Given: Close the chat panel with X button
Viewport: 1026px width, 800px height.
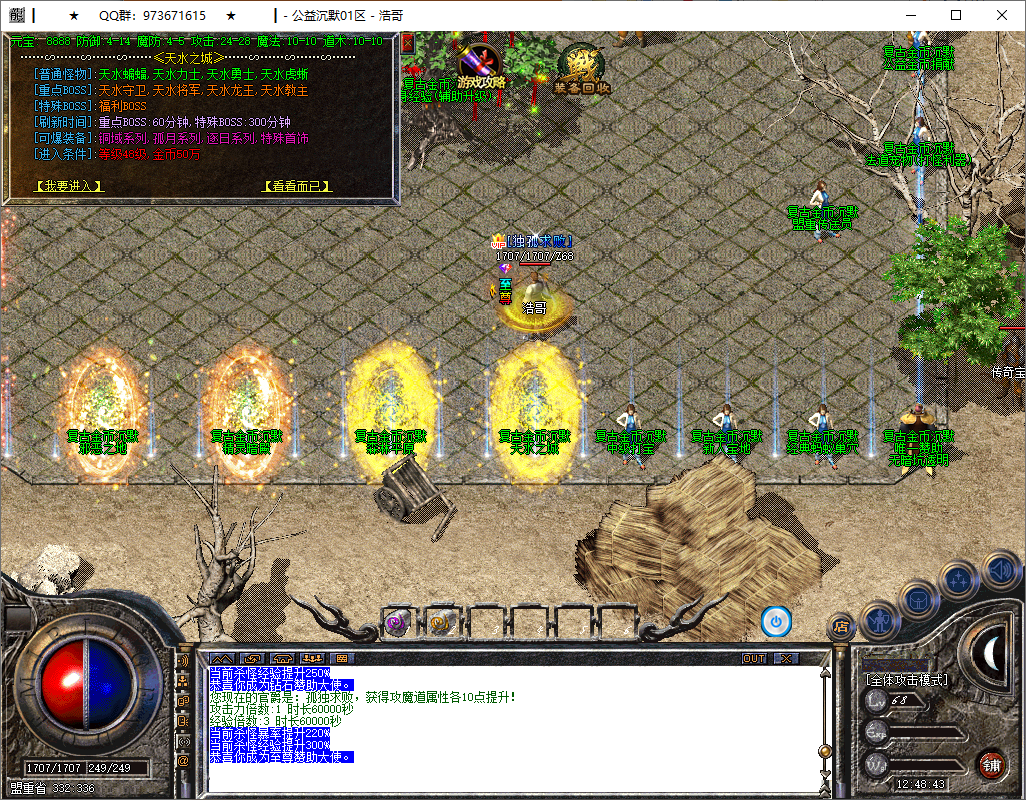Looking at the screenshot, I should 786,659.
